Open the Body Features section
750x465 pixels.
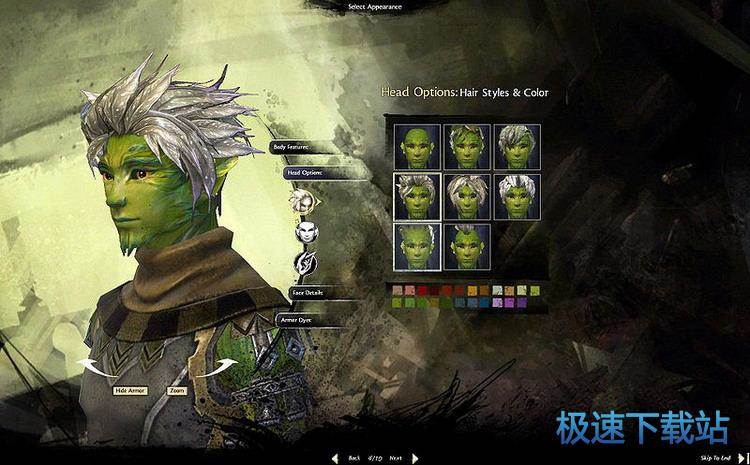[x=291, y=147]
